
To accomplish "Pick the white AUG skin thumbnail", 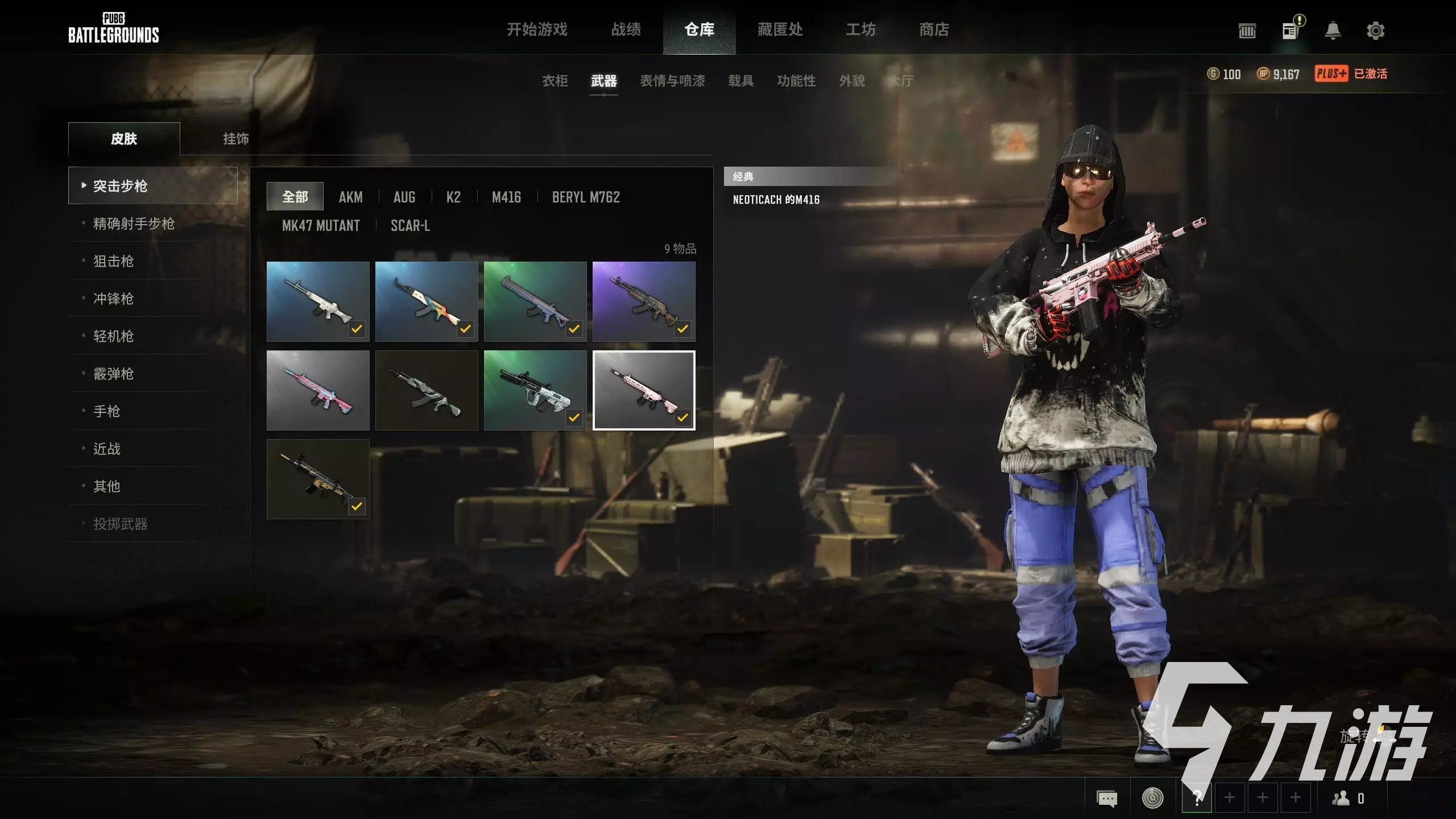I will point(535,390).
